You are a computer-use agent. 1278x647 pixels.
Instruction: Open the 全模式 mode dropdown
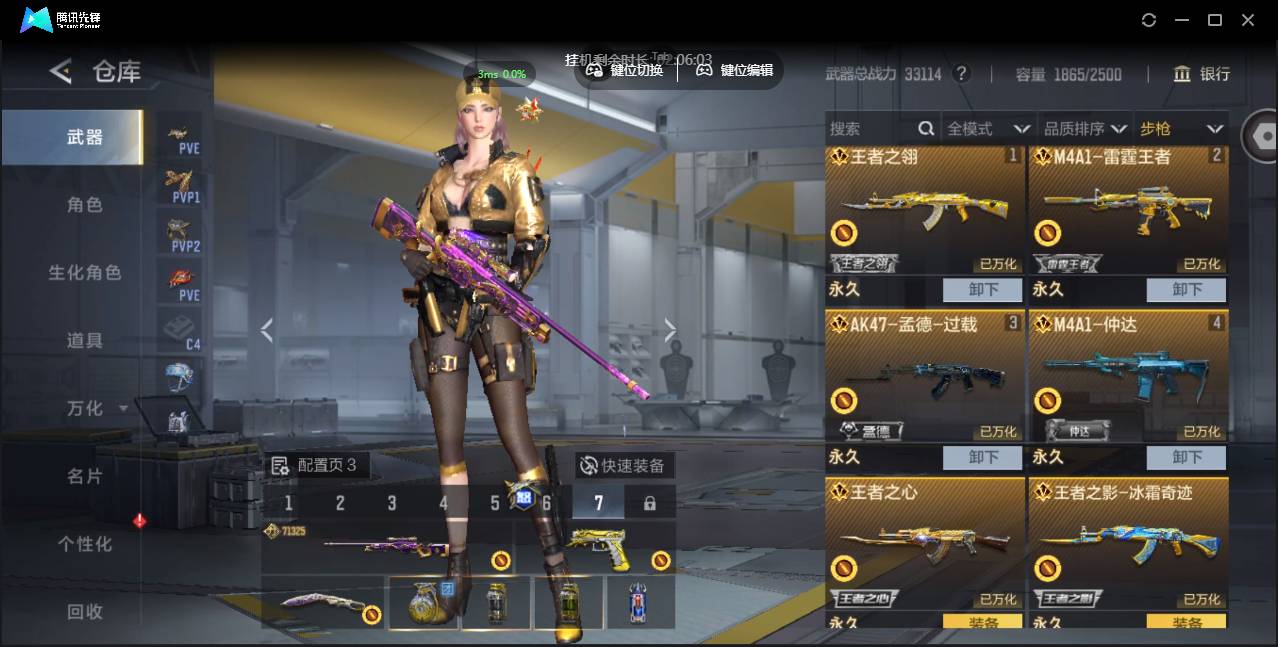point(988,128)
